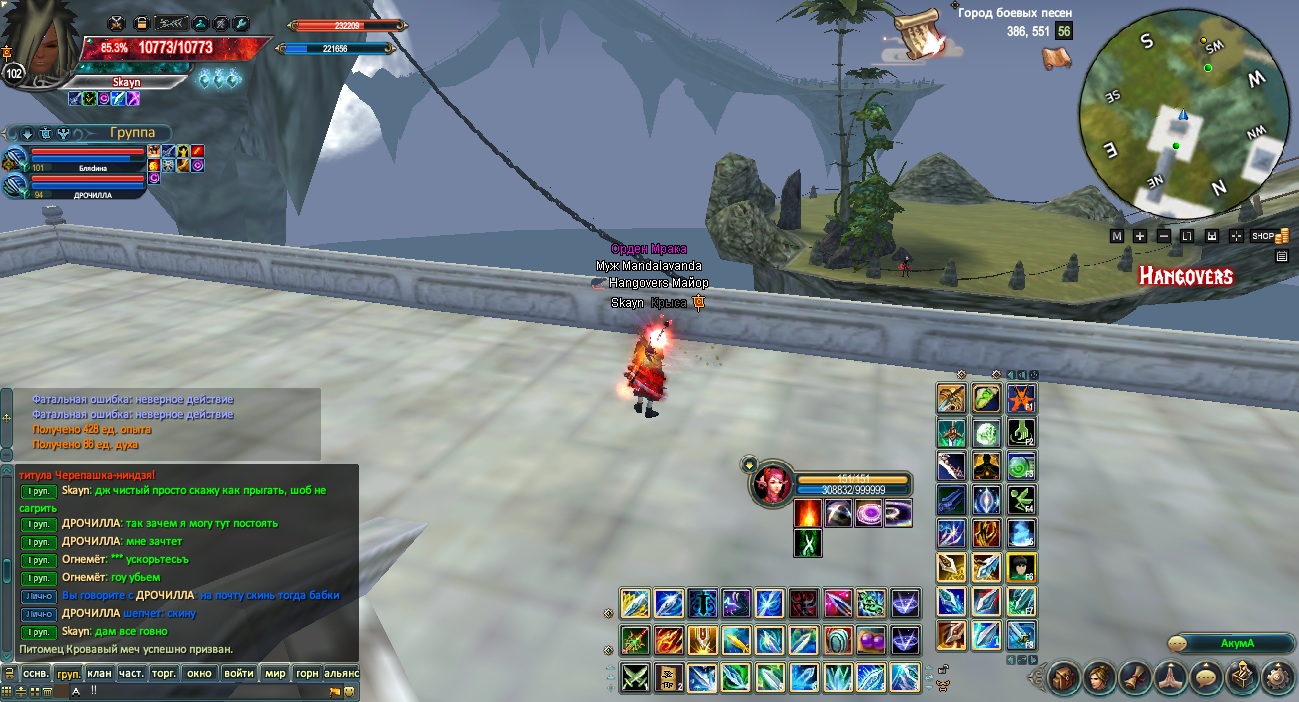Activate the pet's fire flame skill

point(808,514)
